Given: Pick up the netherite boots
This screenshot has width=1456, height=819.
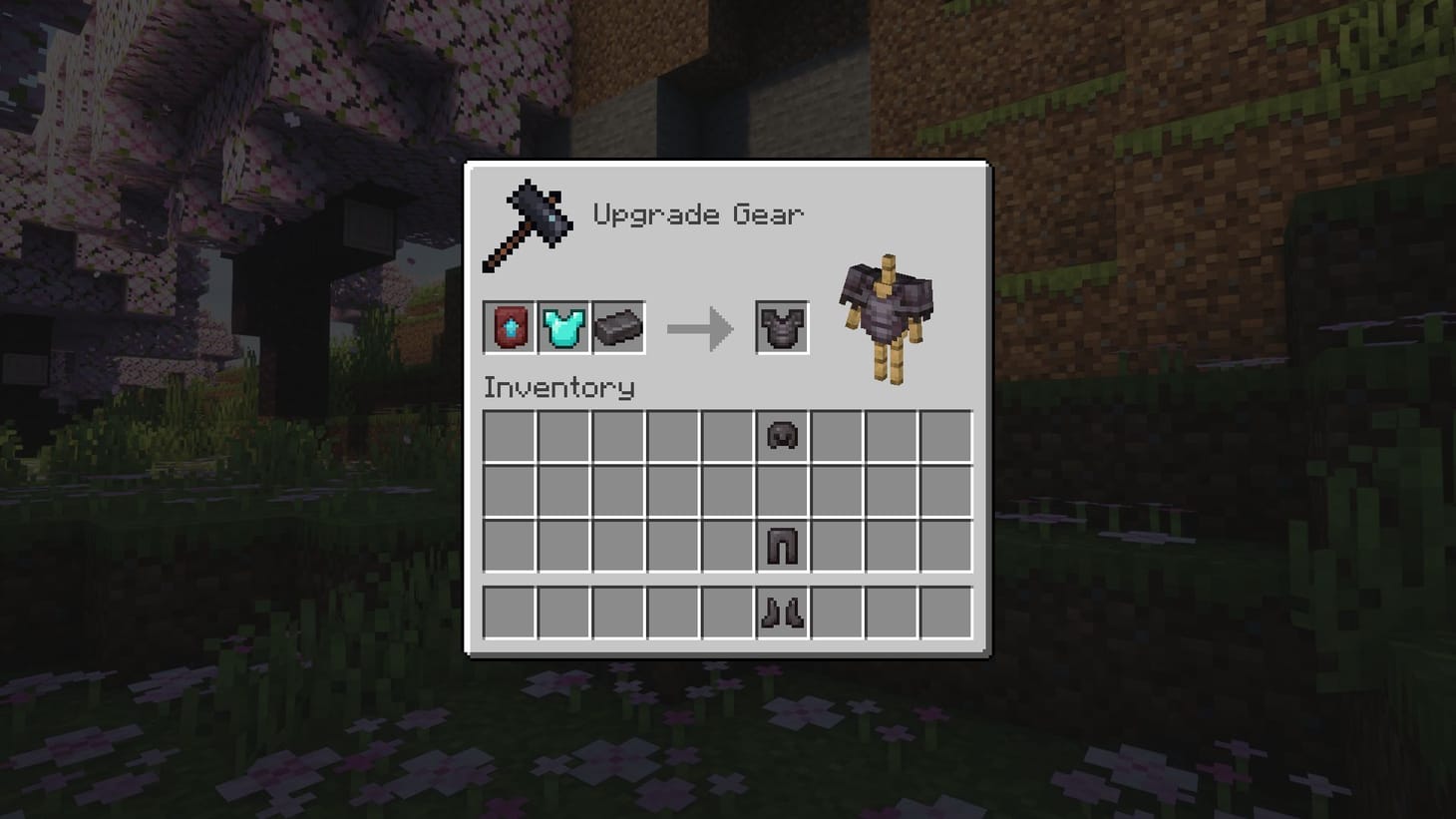Looking at the screenshot, I should 782,613.
